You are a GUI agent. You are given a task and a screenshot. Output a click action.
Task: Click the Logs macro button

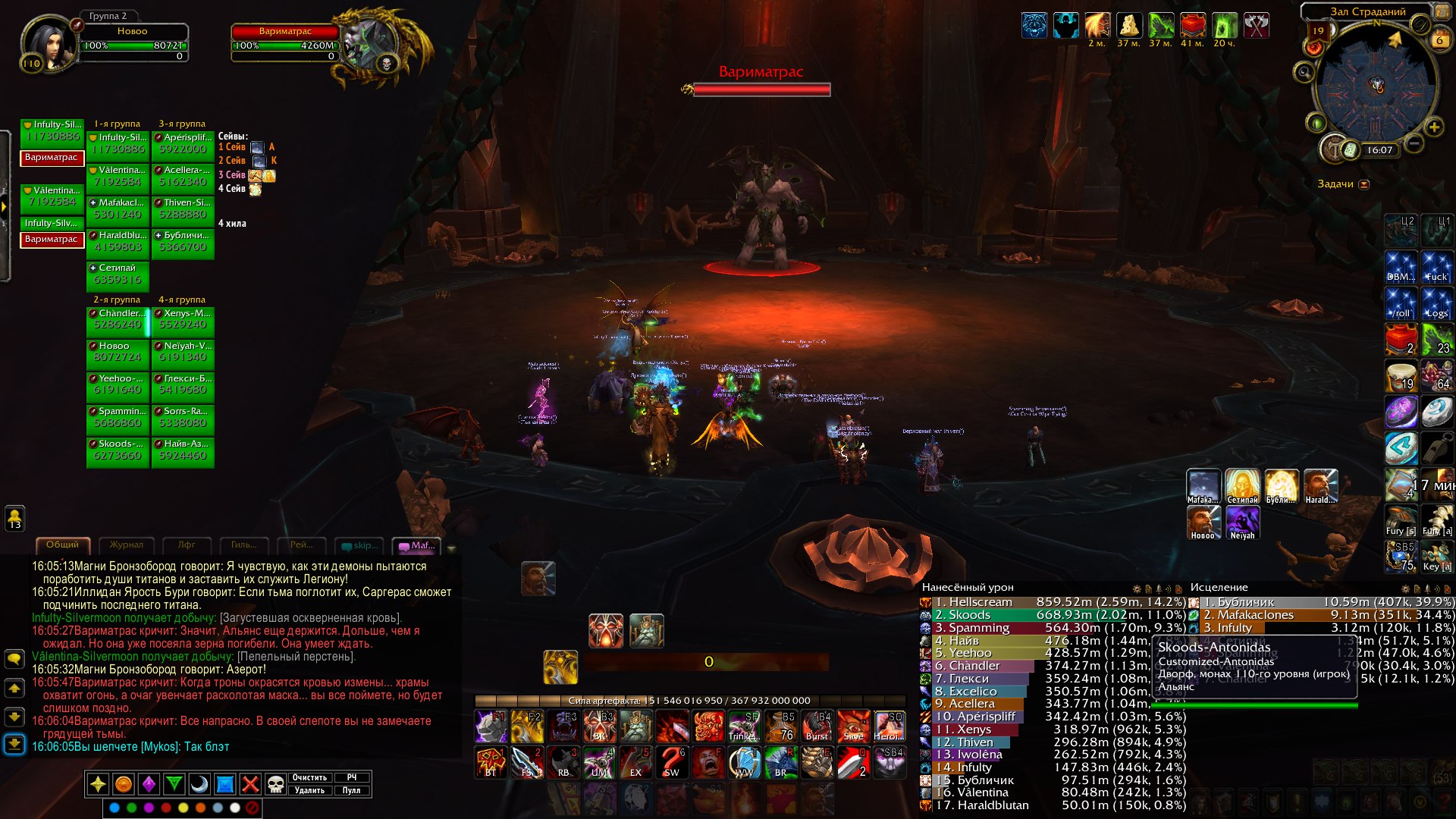[x=1436, y=303]
